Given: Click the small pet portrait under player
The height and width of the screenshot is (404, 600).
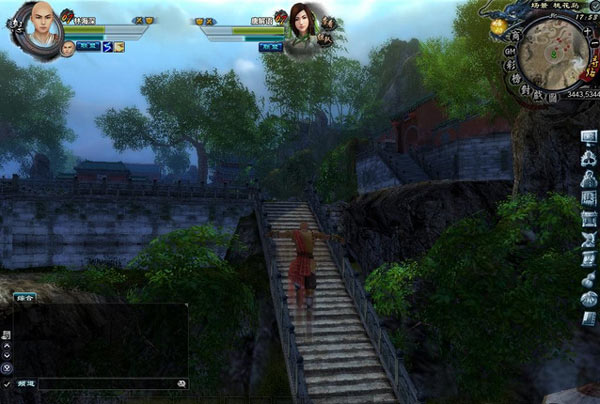Looking at the screenshot, I should 67,49.
